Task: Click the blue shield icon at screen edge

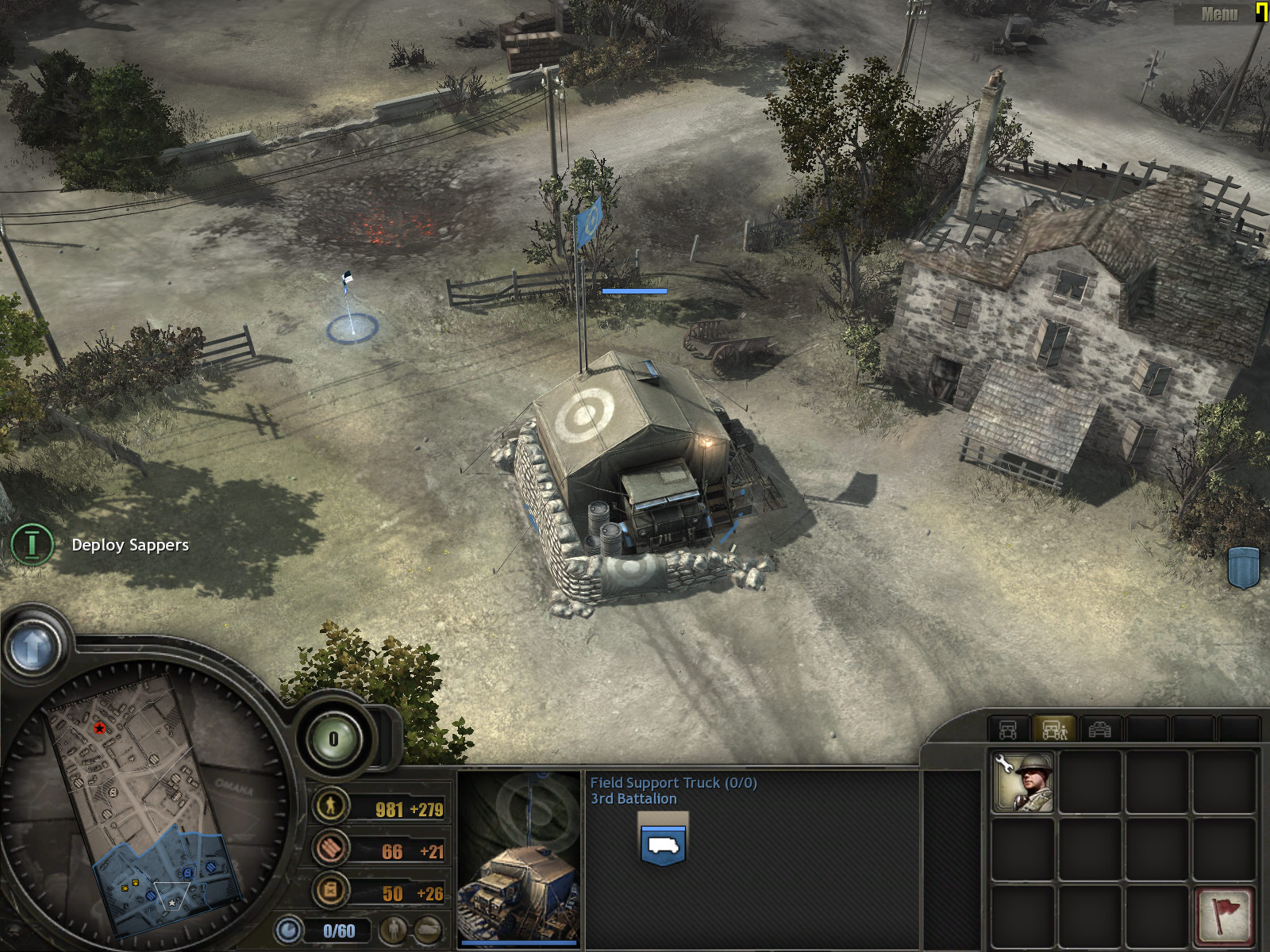Action: click(1244, 567)
